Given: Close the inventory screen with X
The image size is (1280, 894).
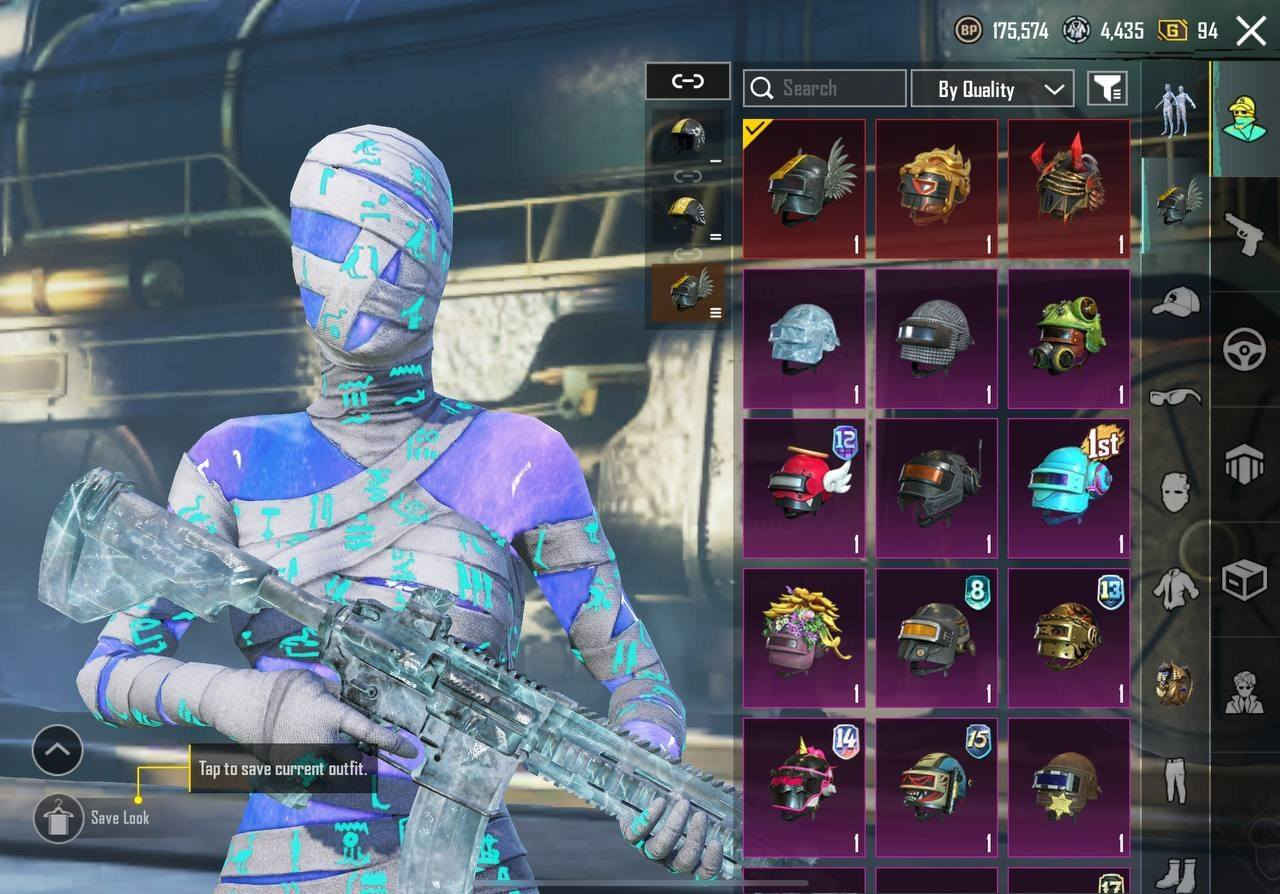Looking at the screenshot, I should (x=1251, y=31).
